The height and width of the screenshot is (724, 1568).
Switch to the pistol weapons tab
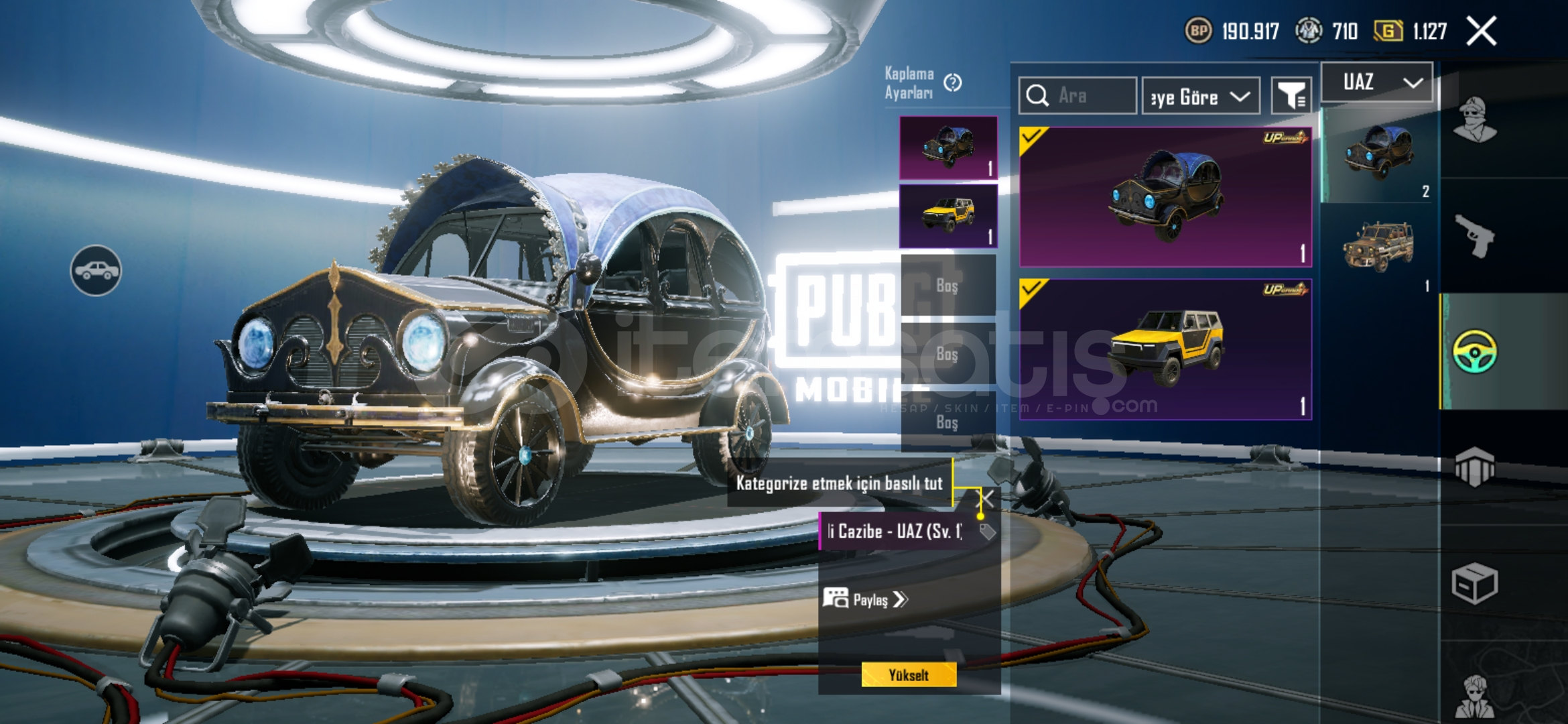tap(1474, 236)
